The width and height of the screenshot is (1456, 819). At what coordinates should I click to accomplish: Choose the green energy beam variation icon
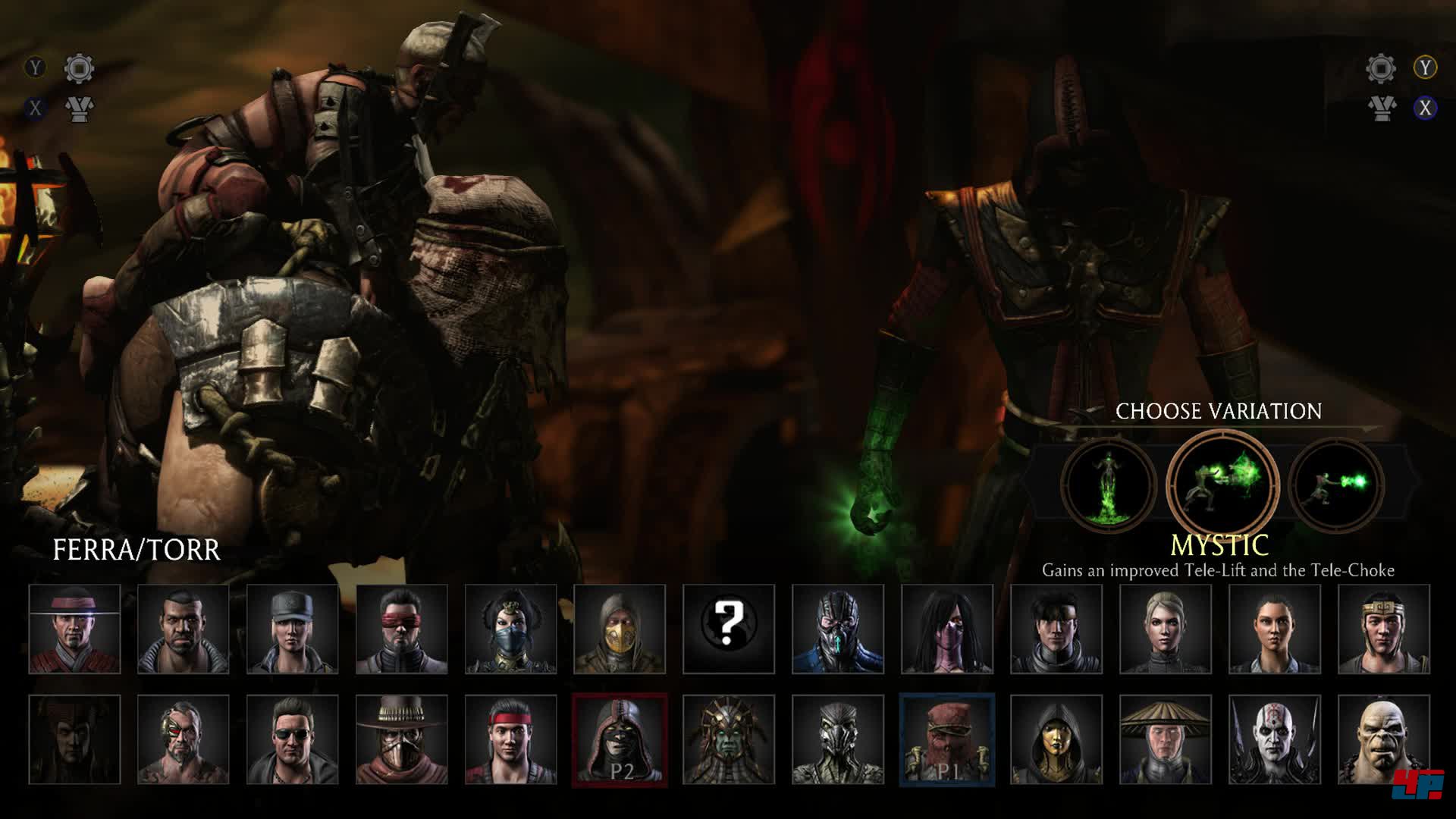click(x=1336, y=483)
